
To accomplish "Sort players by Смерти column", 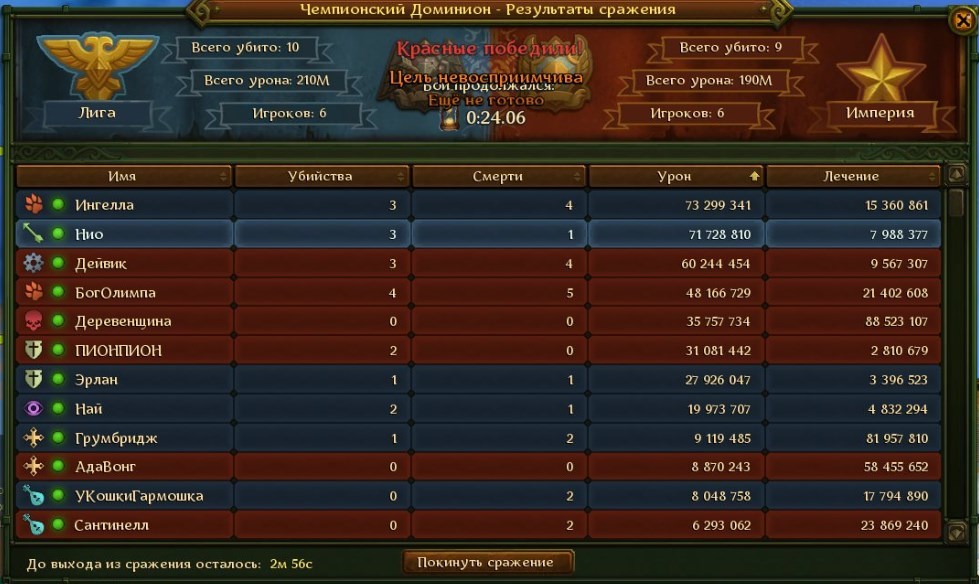I will point(498,176).
